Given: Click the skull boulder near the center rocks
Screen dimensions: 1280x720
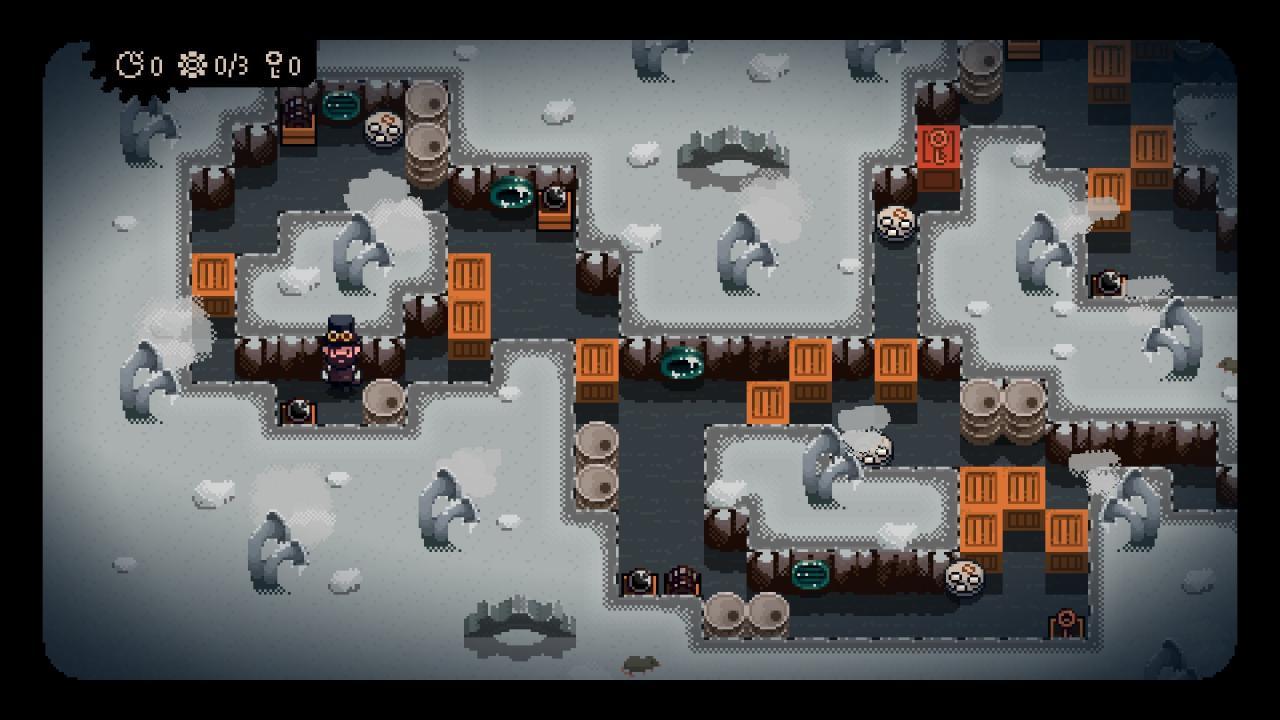Looking at the screenshot, I should (872, 452).
